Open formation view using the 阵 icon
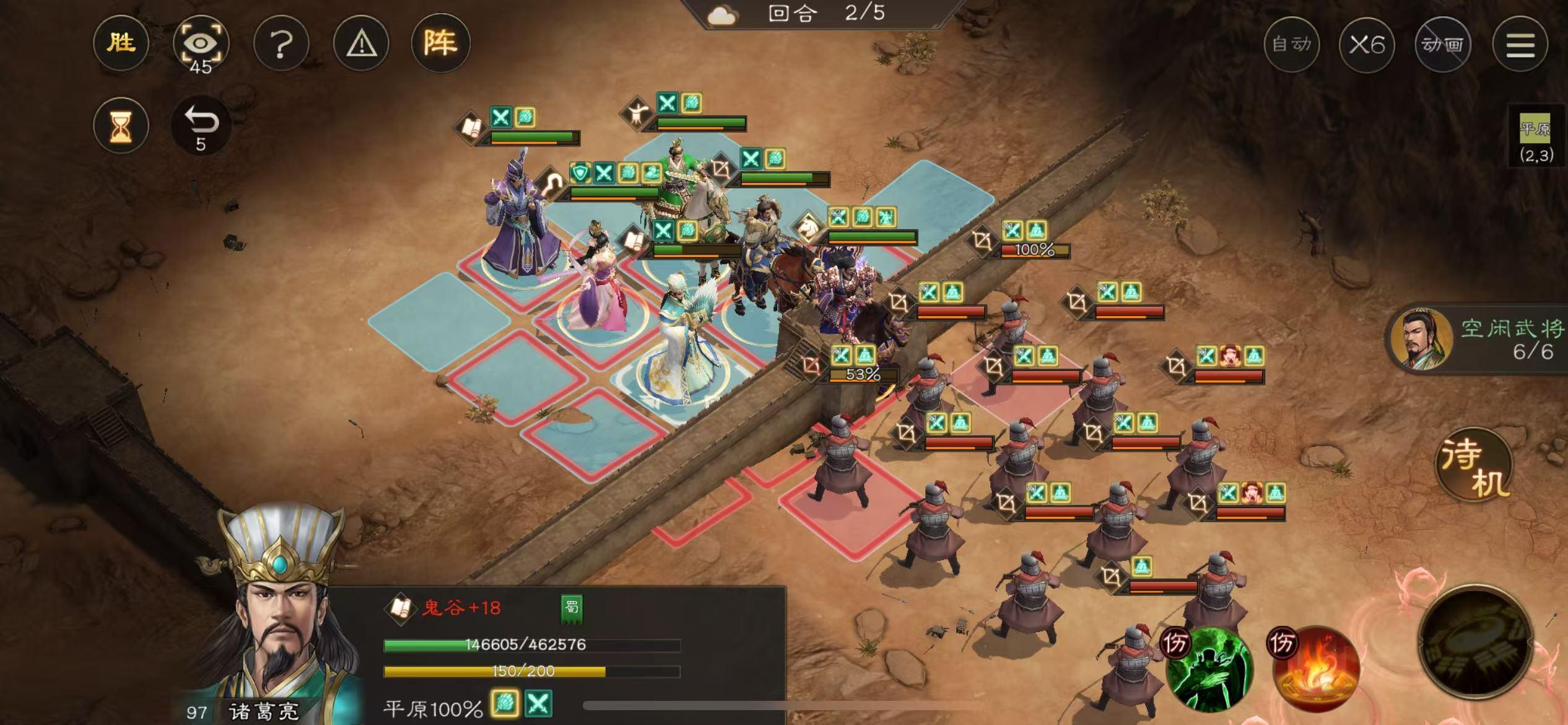 (442, 42)
